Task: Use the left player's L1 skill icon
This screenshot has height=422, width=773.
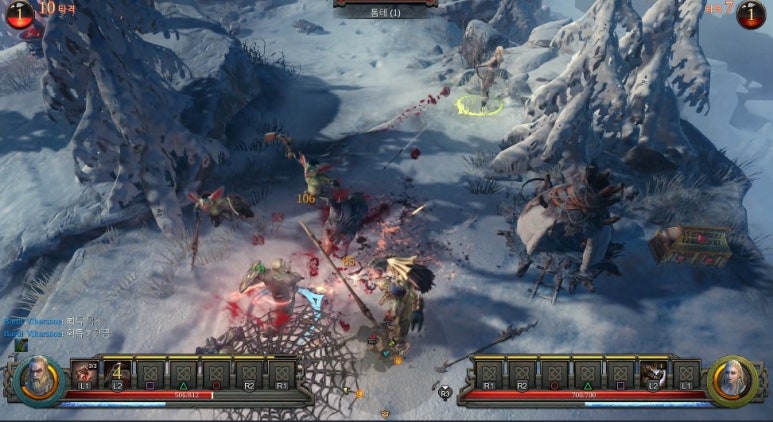Action: pos(84,374)
